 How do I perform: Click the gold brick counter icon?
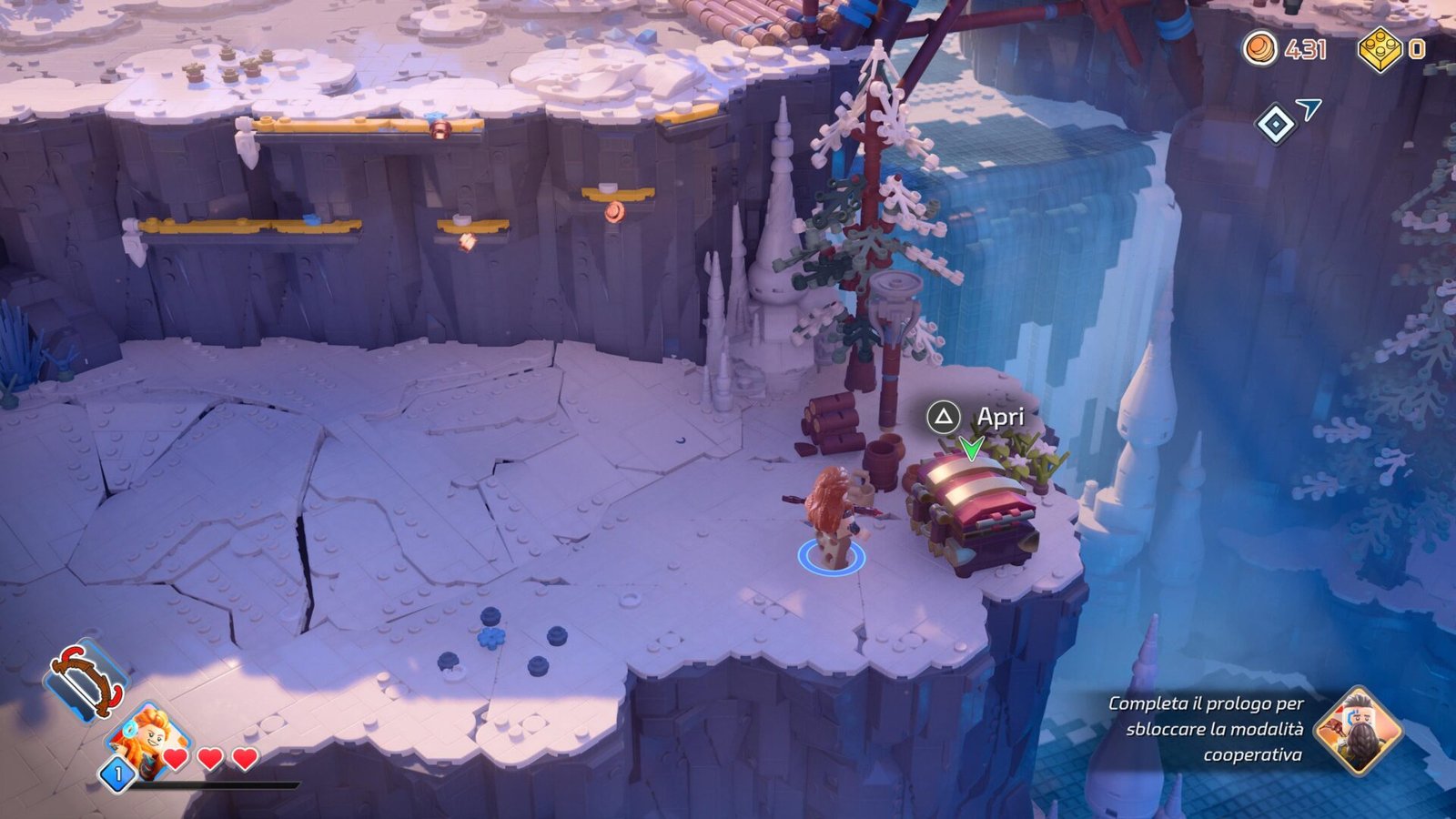1380,48
